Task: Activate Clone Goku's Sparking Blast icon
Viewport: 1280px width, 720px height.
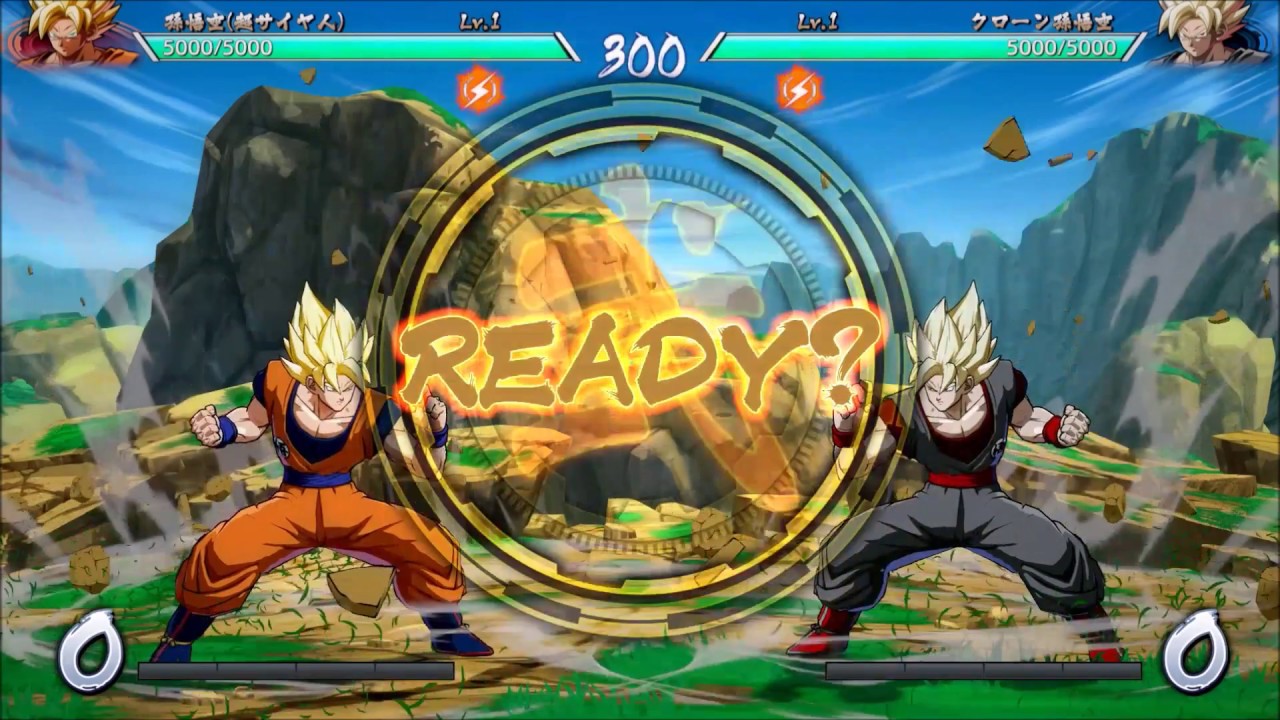Action: (x=800, y=90)
